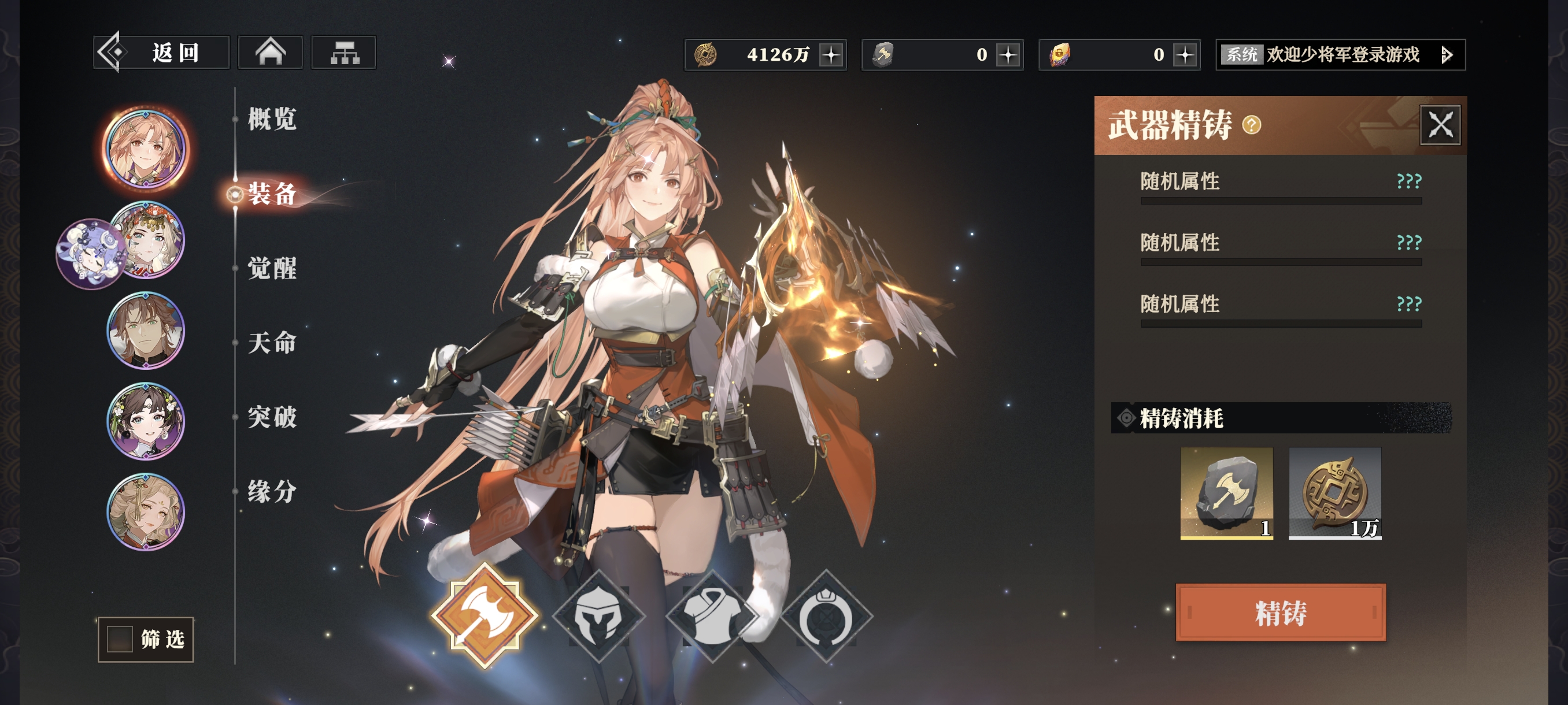Viewport: 1568px width, 705px height.
Task: Select the helmet equipment slot
Action: [x=598, y=615]
